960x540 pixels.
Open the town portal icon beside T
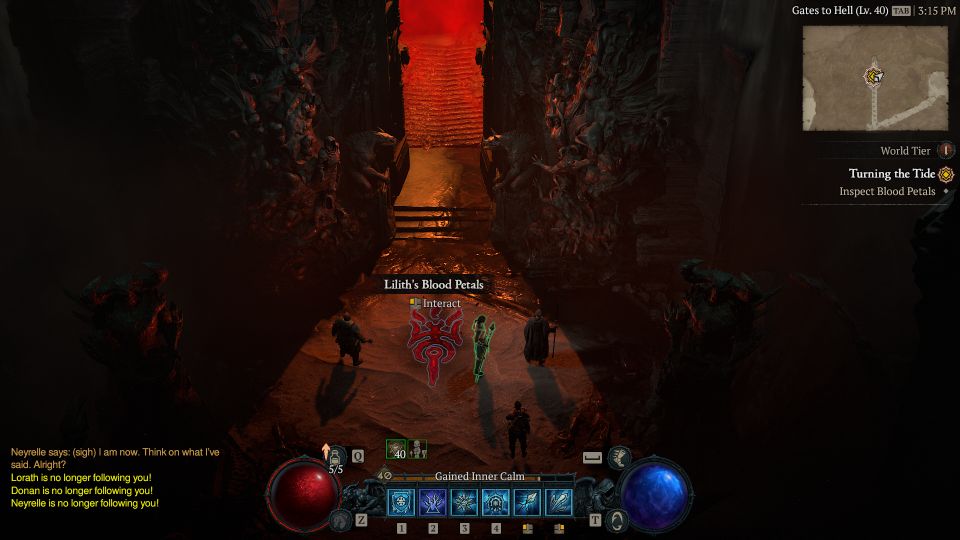coord(617,519)
